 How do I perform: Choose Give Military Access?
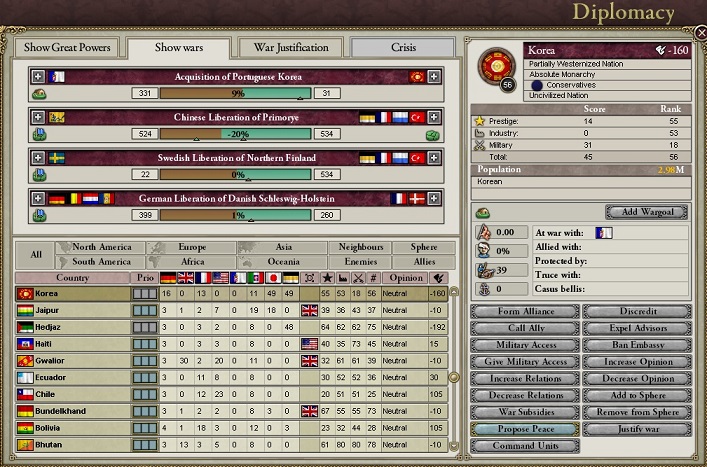click(525, 362)
